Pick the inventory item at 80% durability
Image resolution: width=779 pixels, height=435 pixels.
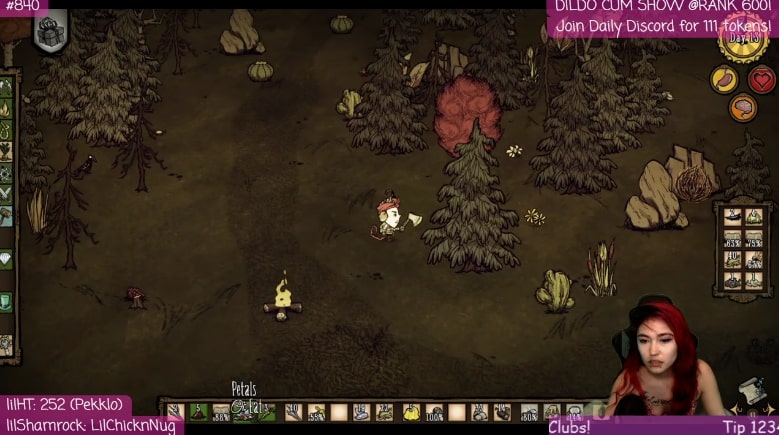[528, 411]
